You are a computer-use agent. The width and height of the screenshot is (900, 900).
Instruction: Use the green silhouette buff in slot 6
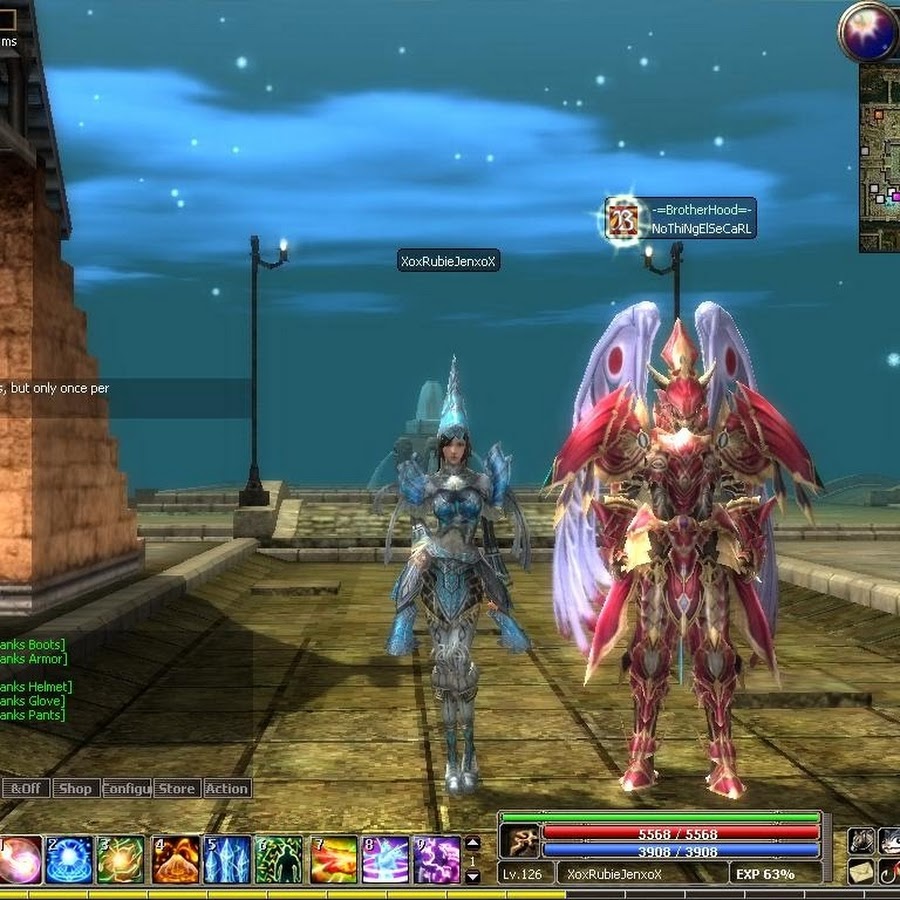tap(278, 860)
